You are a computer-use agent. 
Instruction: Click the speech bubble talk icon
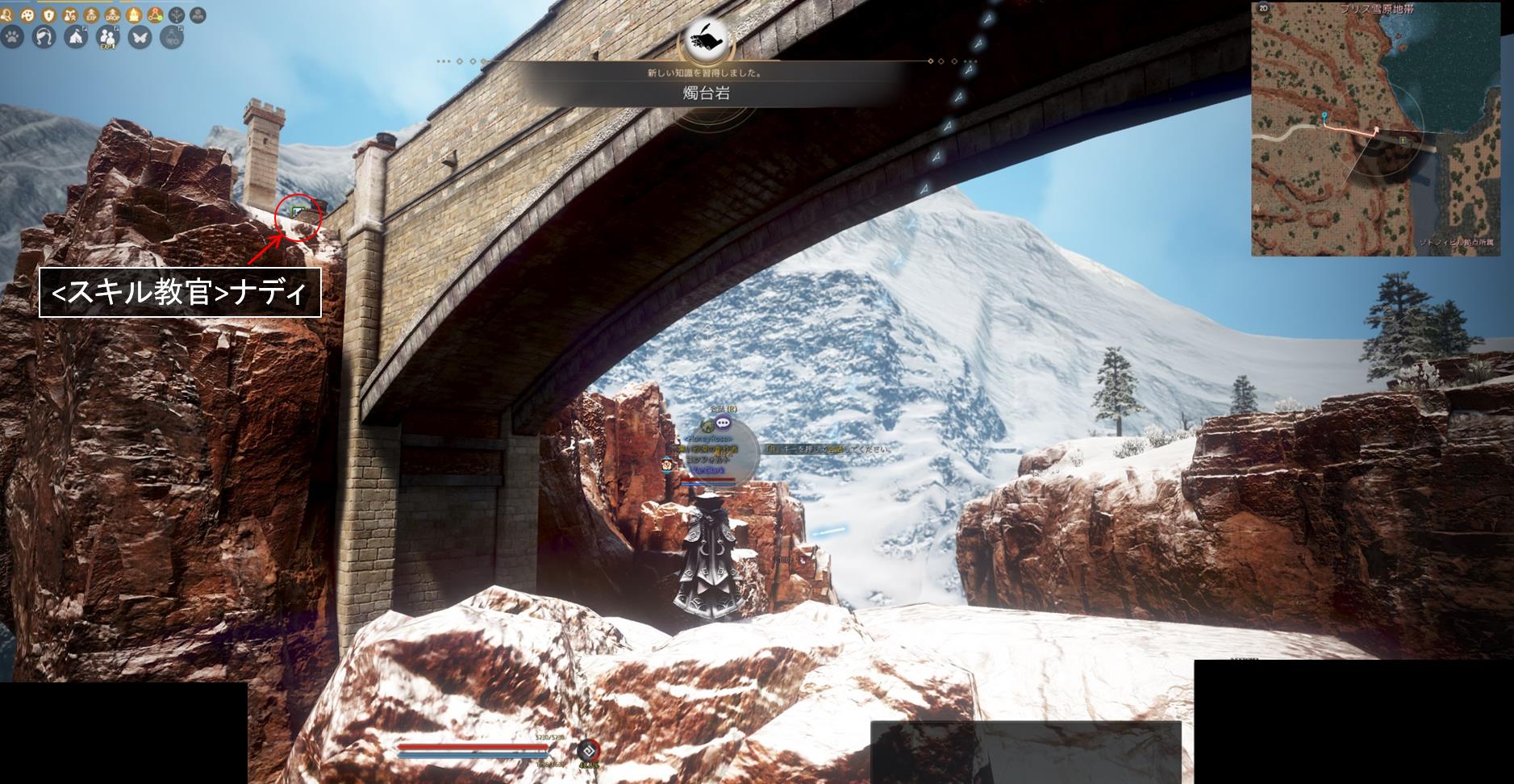(x=723, y=422)
